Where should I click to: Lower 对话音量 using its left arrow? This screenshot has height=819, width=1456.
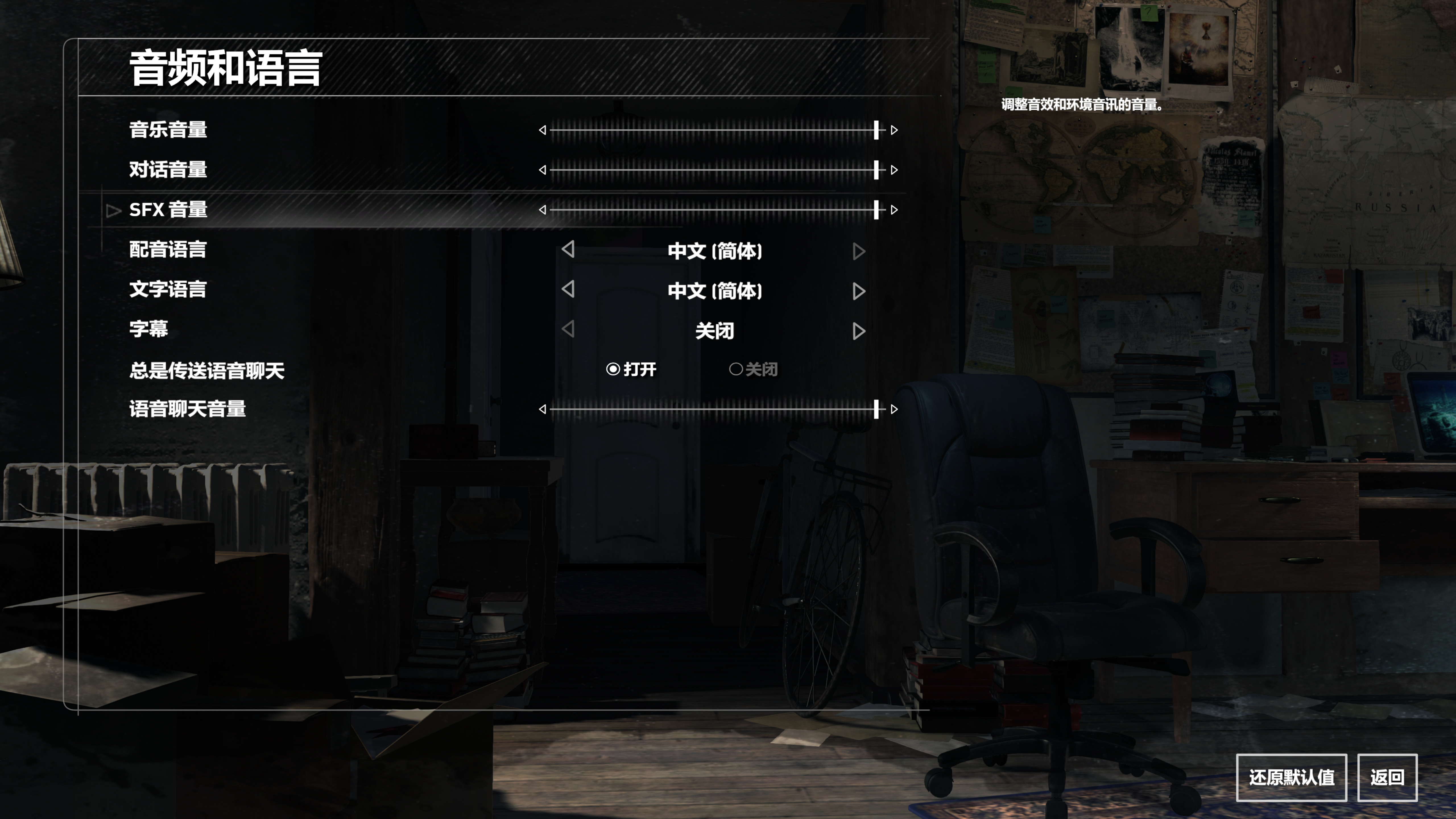(x=543, y=169)
